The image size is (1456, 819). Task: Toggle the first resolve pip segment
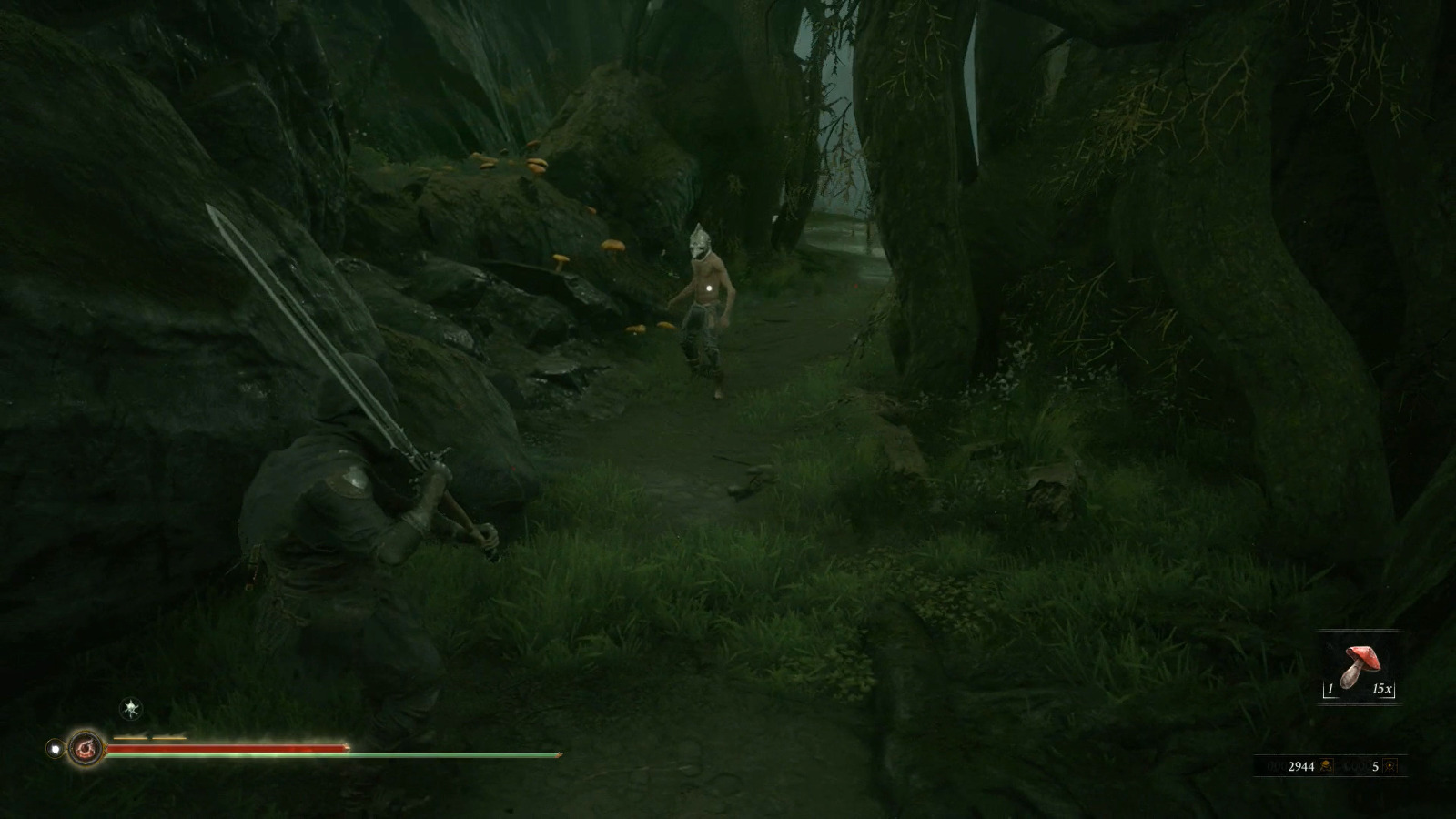tap(129, 737)
